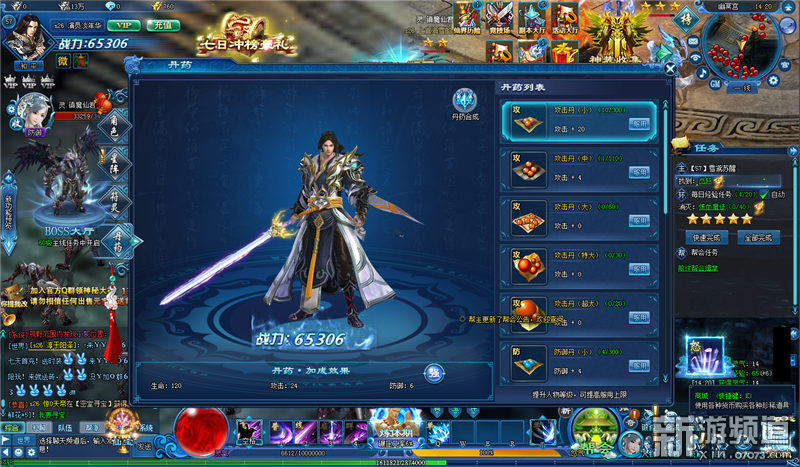
Task: Open the green VIP button
Action: click(123, 23)
